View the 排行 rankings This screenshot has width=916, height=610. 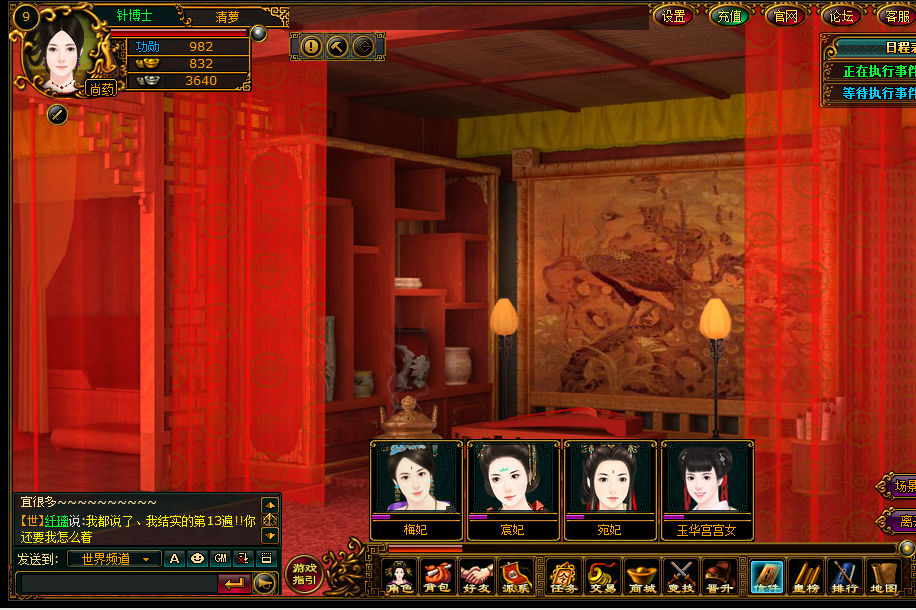coord(845,578)
